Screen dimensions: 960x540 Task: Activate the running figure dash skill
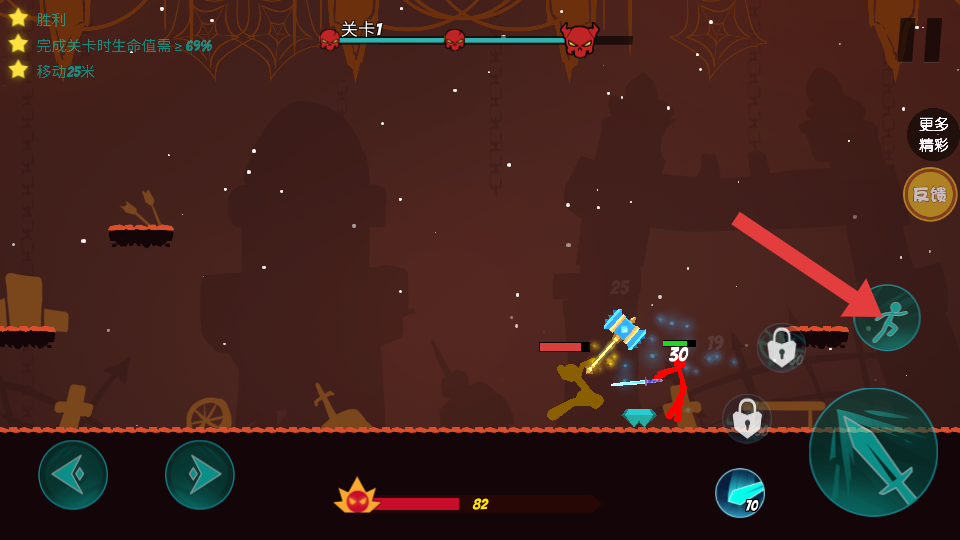point(887,318)
